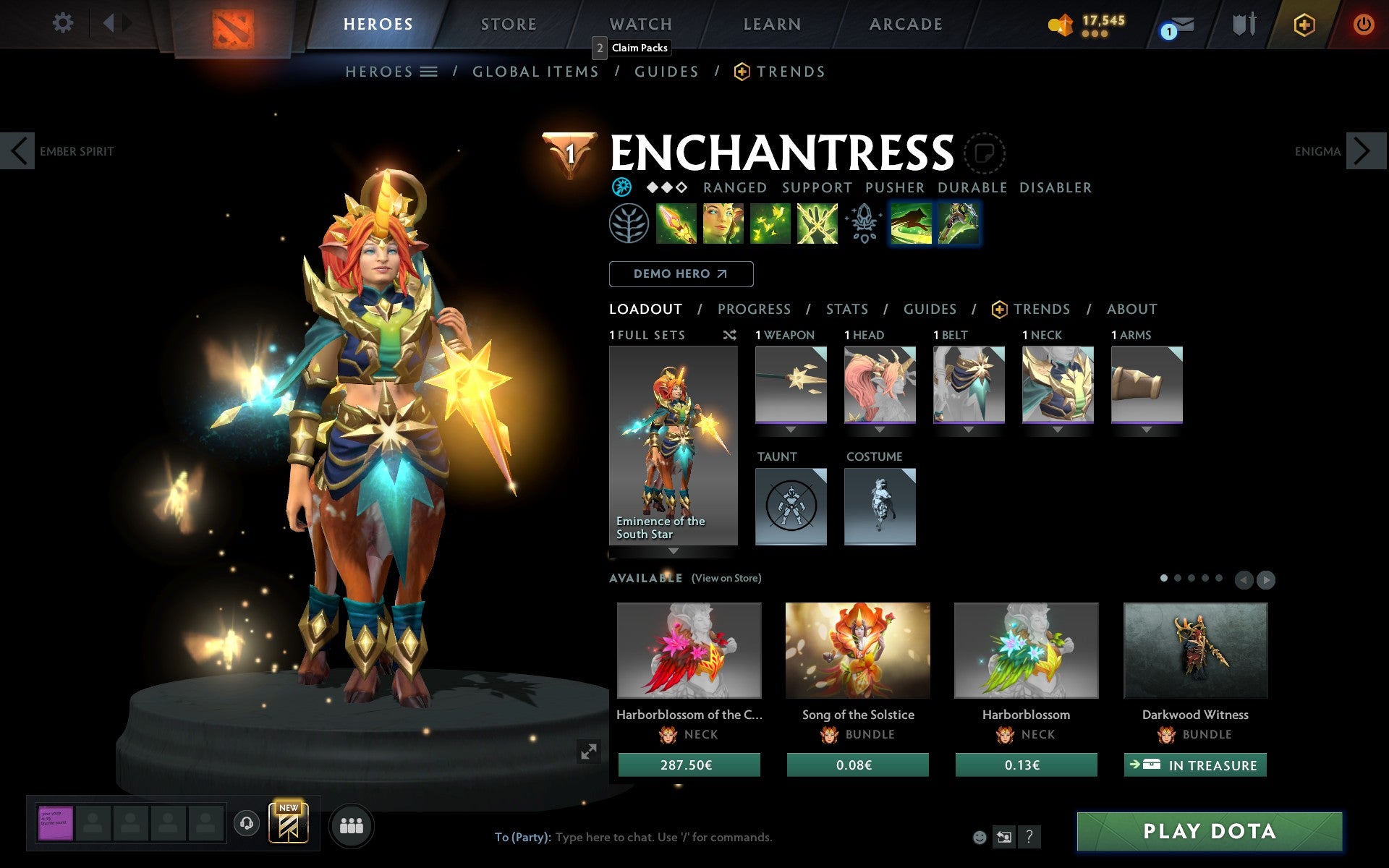Switch to the STATS tab

[846, 309]
